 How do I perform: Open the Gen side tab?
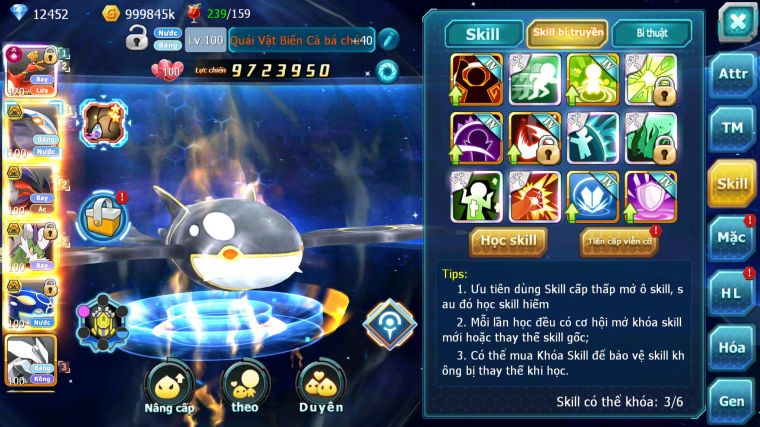click(x=732, y=401)
